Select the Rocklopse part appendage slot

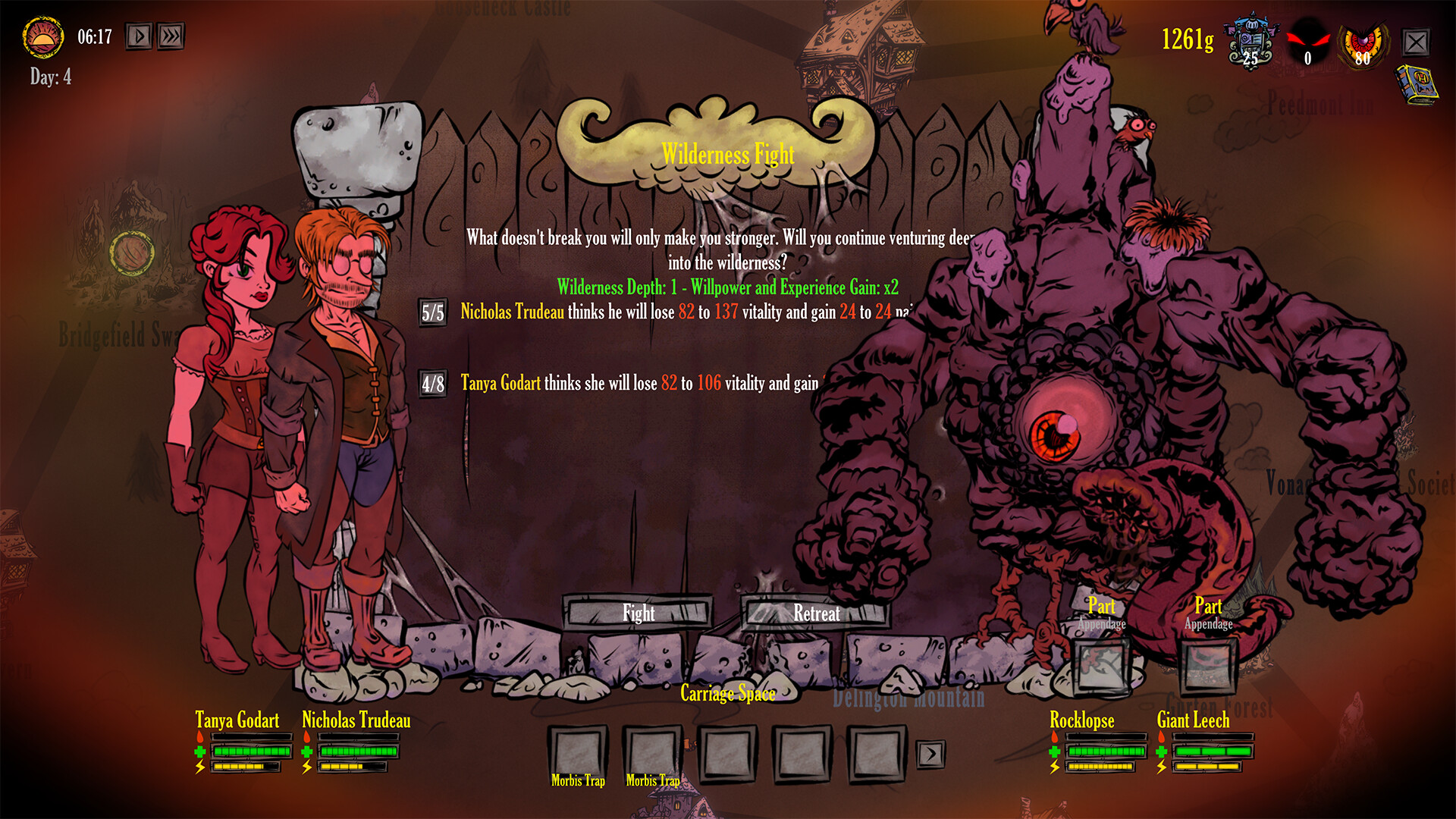(x=1101, y=666)
